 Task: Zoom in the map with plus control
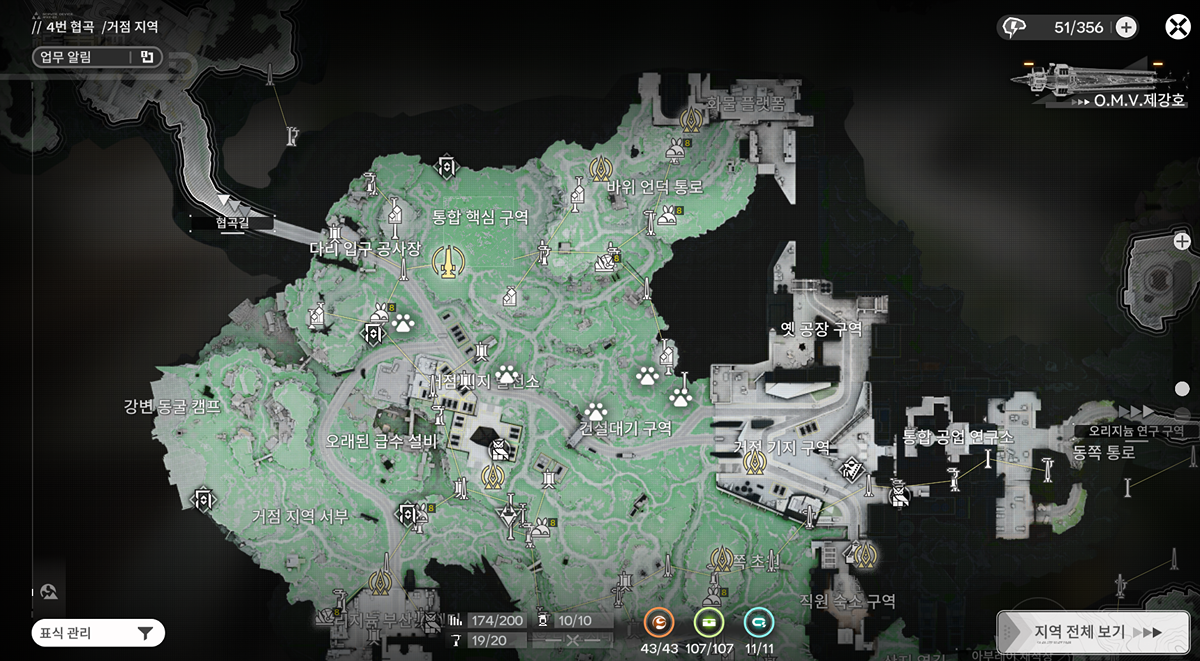[x=1182, y=241]
